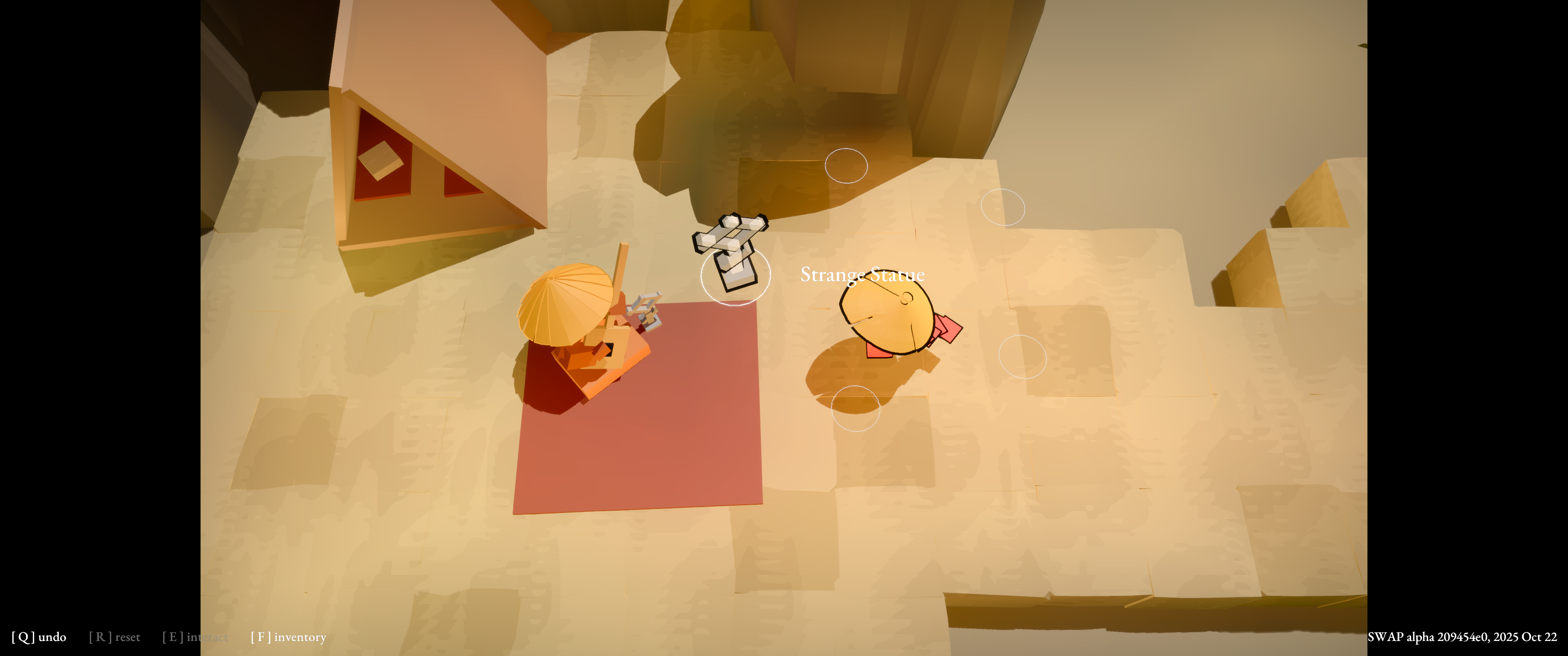Select the highlighted Strange Statue marker

(735, 275)
